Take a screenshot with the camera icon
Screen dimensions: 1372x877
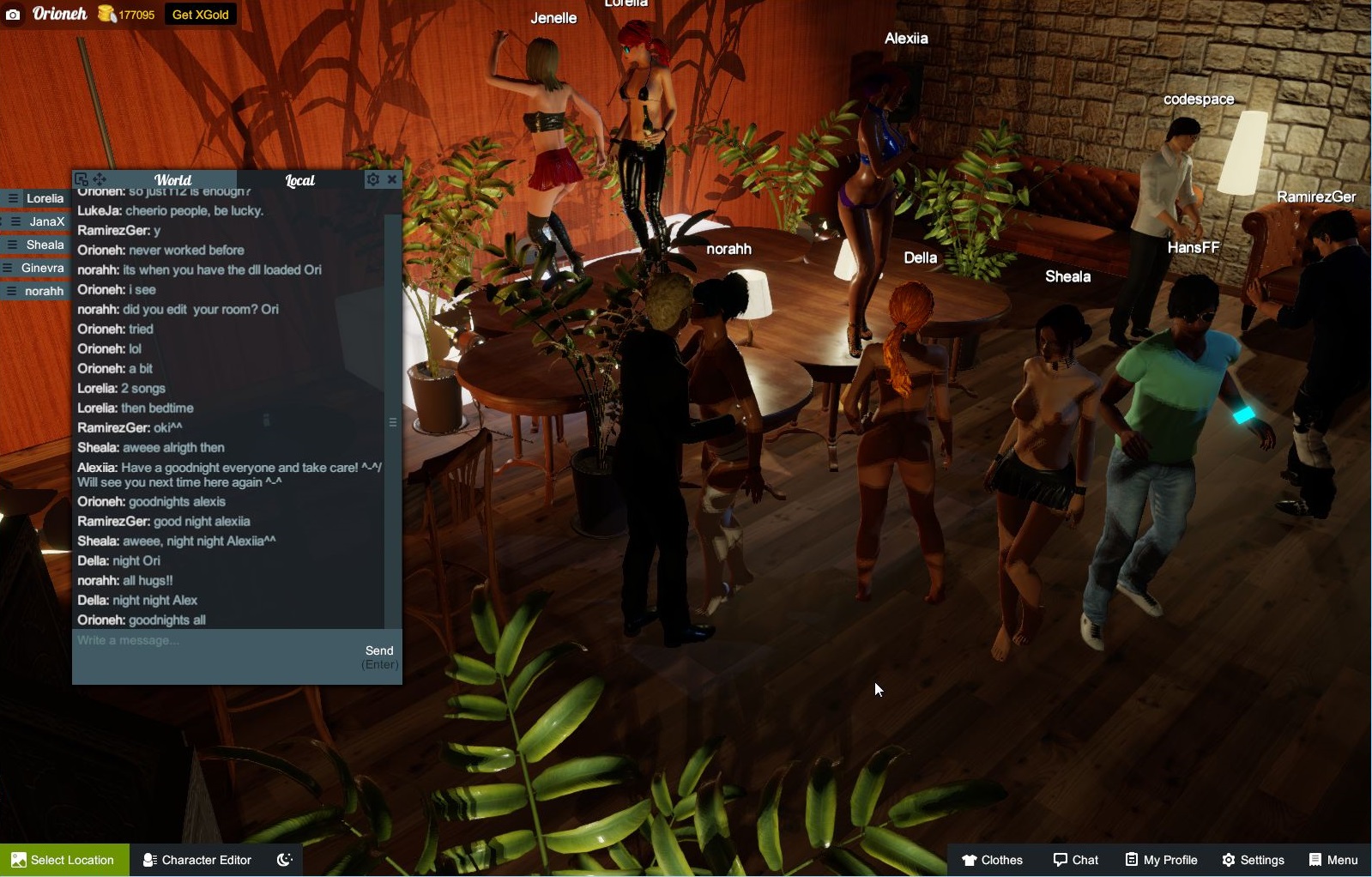(x=11, y=14)
